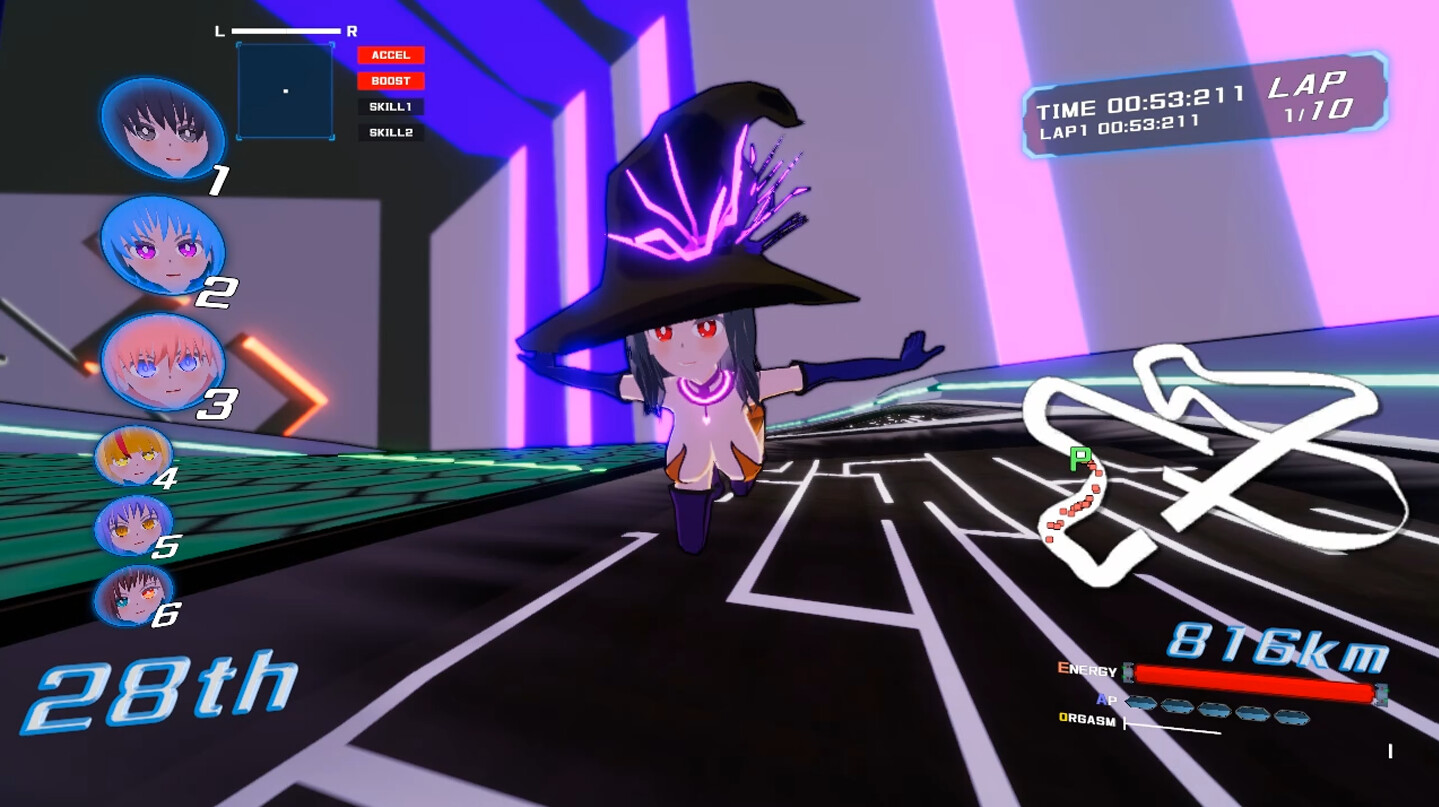The image size is (1439, 807).
Task: Activate the SKILL2 slot
Action: 391,131
